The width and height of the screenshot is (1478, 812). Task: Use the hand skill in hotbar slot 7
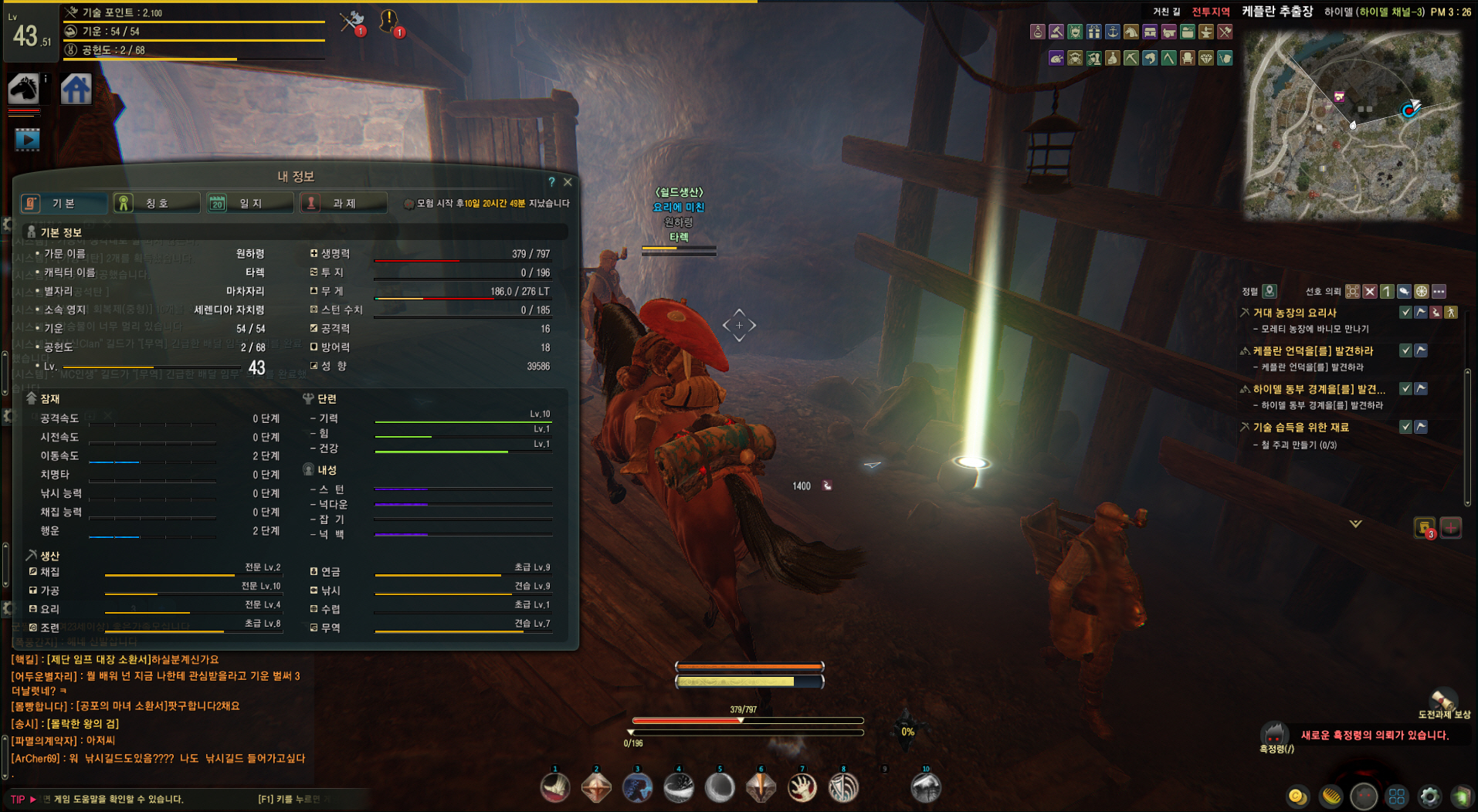pos(802,787)
